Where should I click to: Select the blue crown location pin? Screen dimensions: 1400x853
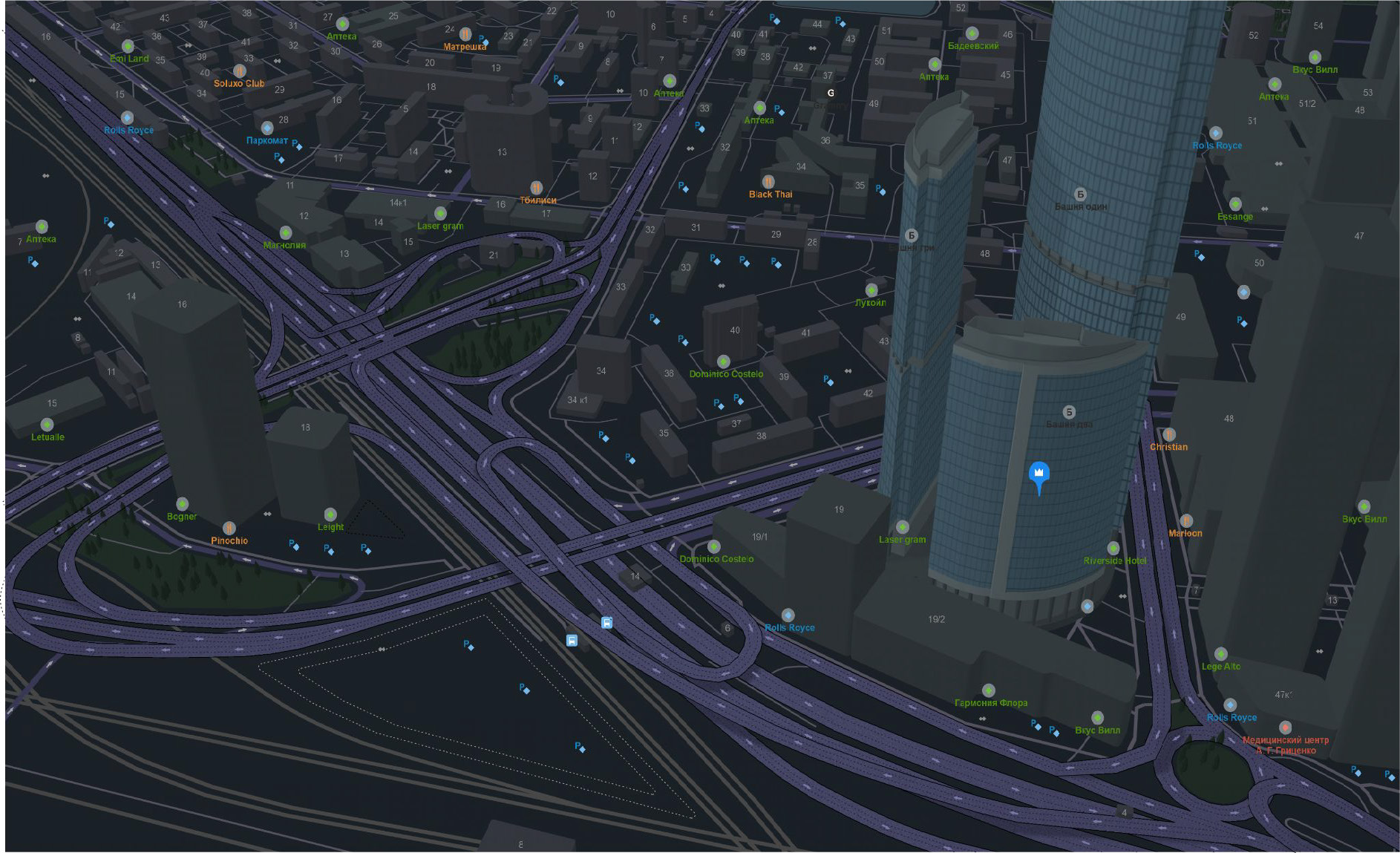coord(1038,474)
